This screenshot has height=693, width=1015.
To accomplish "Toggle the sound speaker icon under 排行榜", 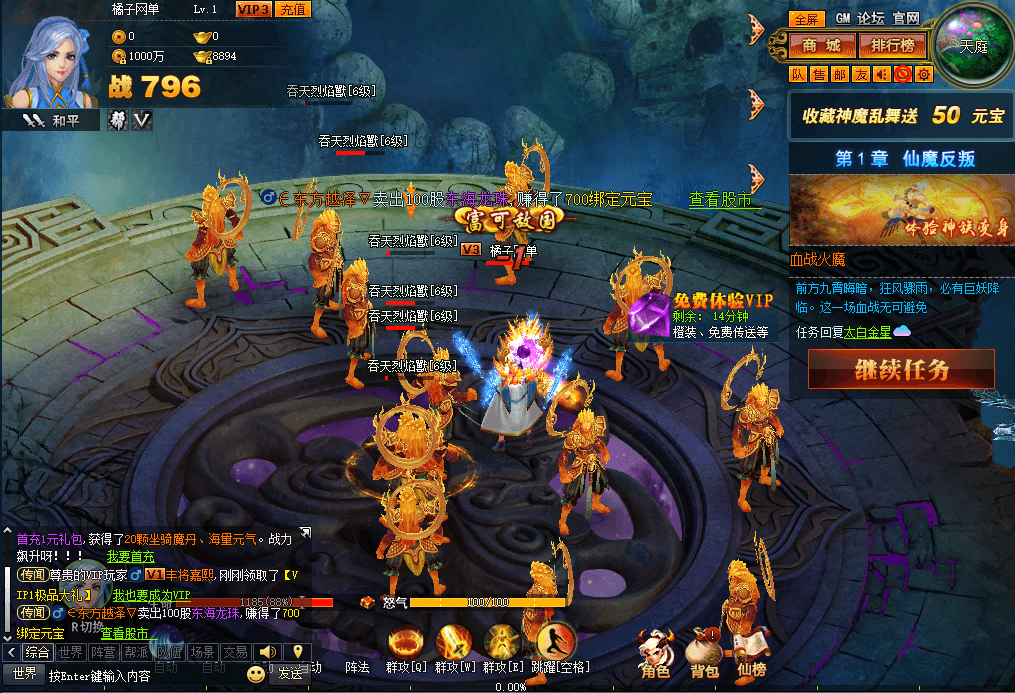I will coord(881,74).
